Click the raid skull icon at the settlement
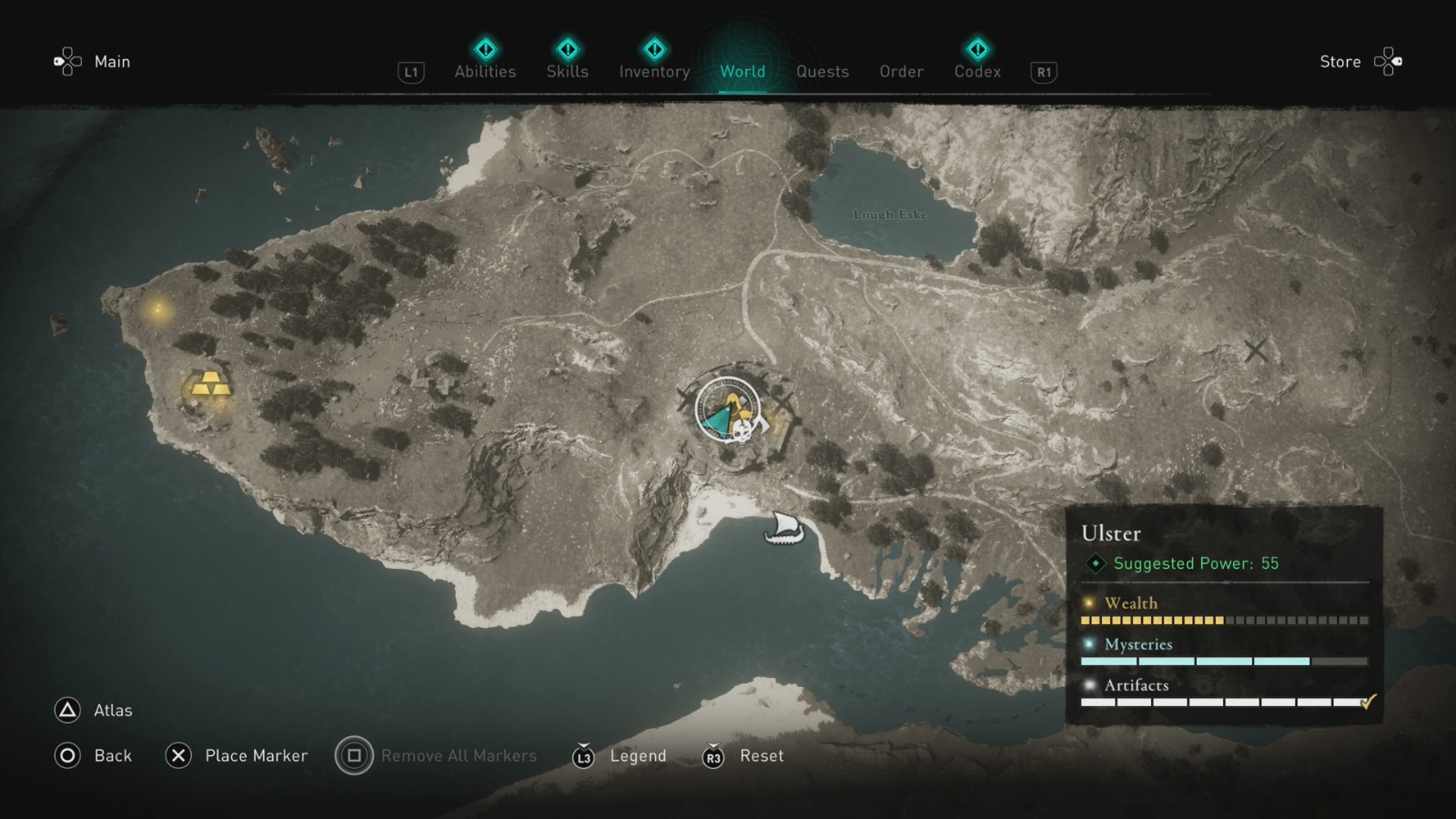This screenshot has width=1456, height=819. coord(740,432)
